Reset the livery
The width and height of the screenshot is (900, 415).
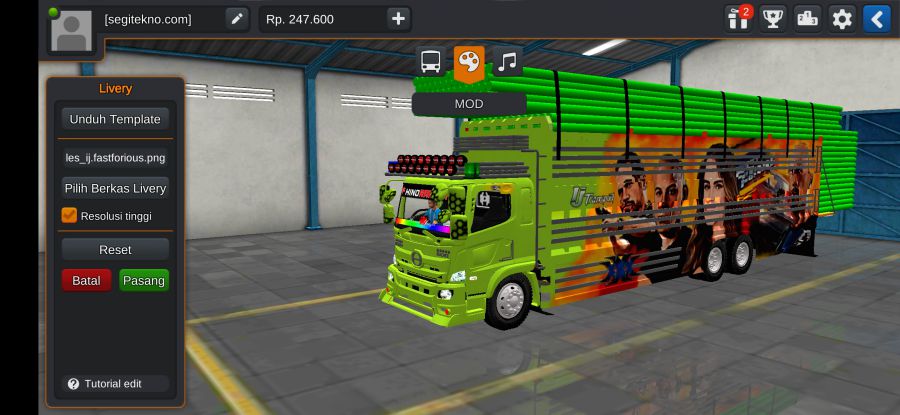[115, 249]
